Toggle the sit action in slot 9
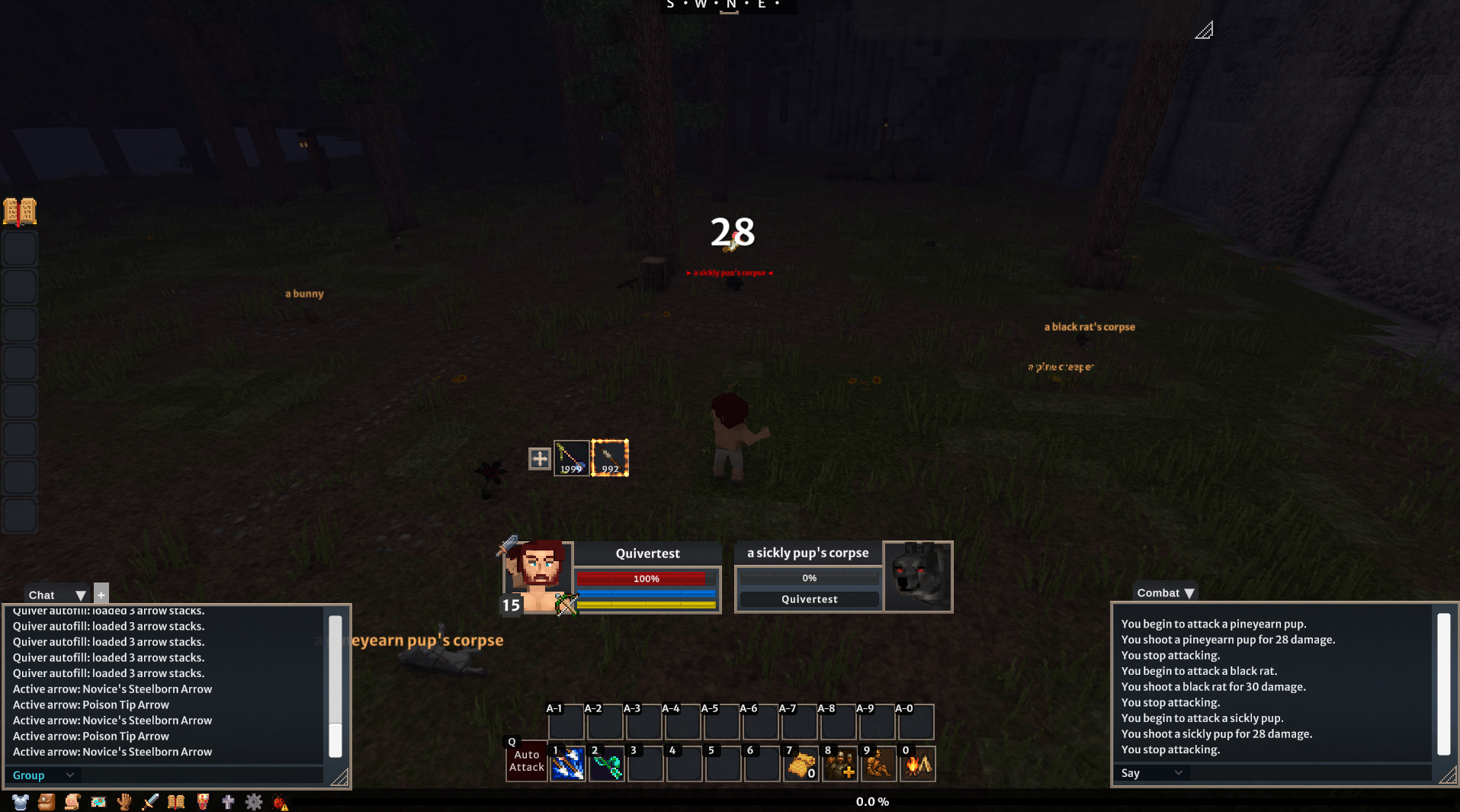The height and width of the screenshot is (812, 1460). click(878, 764)
